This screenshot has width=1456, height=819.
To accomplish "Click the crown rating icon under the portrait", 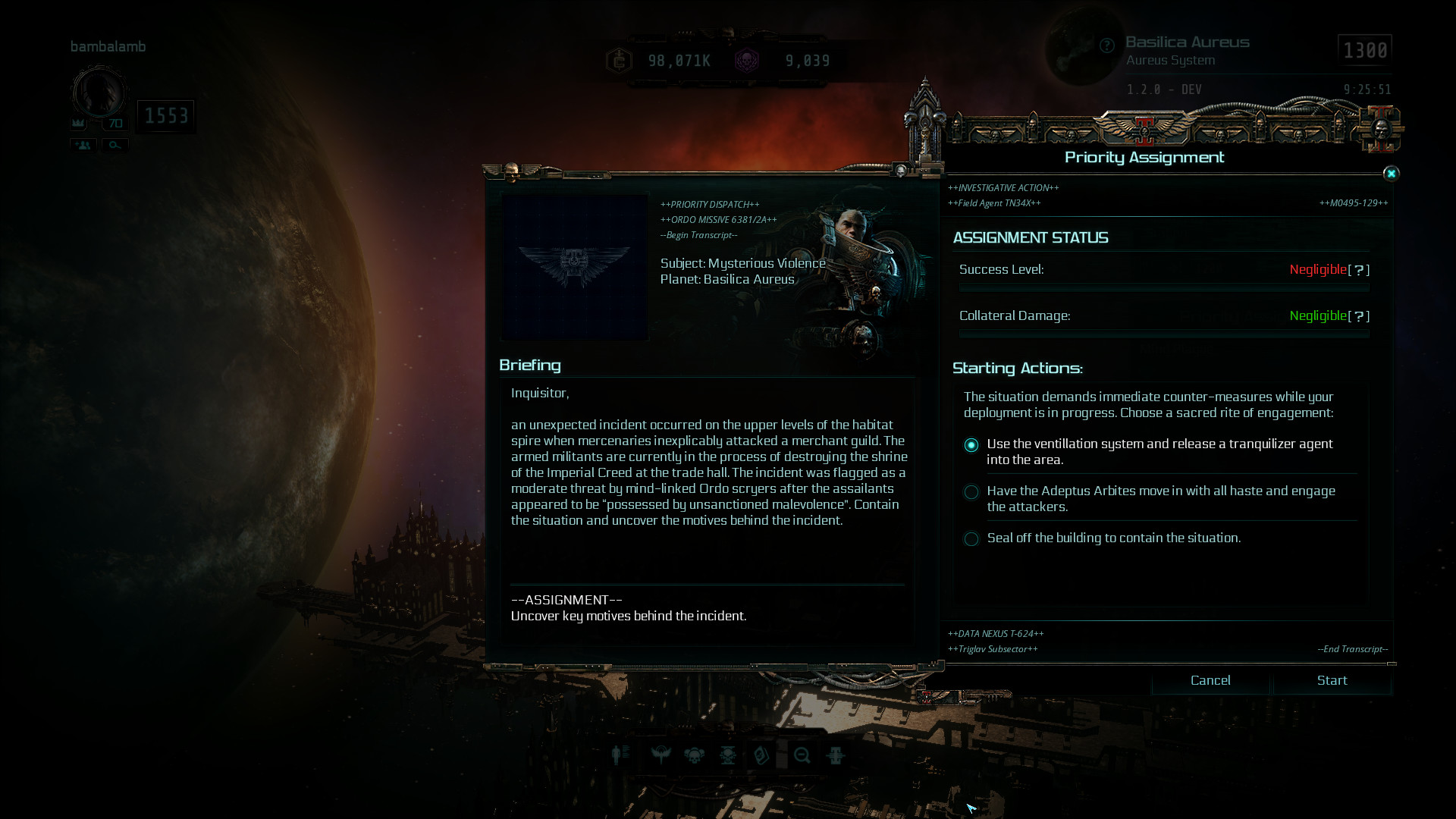I will coord(78,123).
